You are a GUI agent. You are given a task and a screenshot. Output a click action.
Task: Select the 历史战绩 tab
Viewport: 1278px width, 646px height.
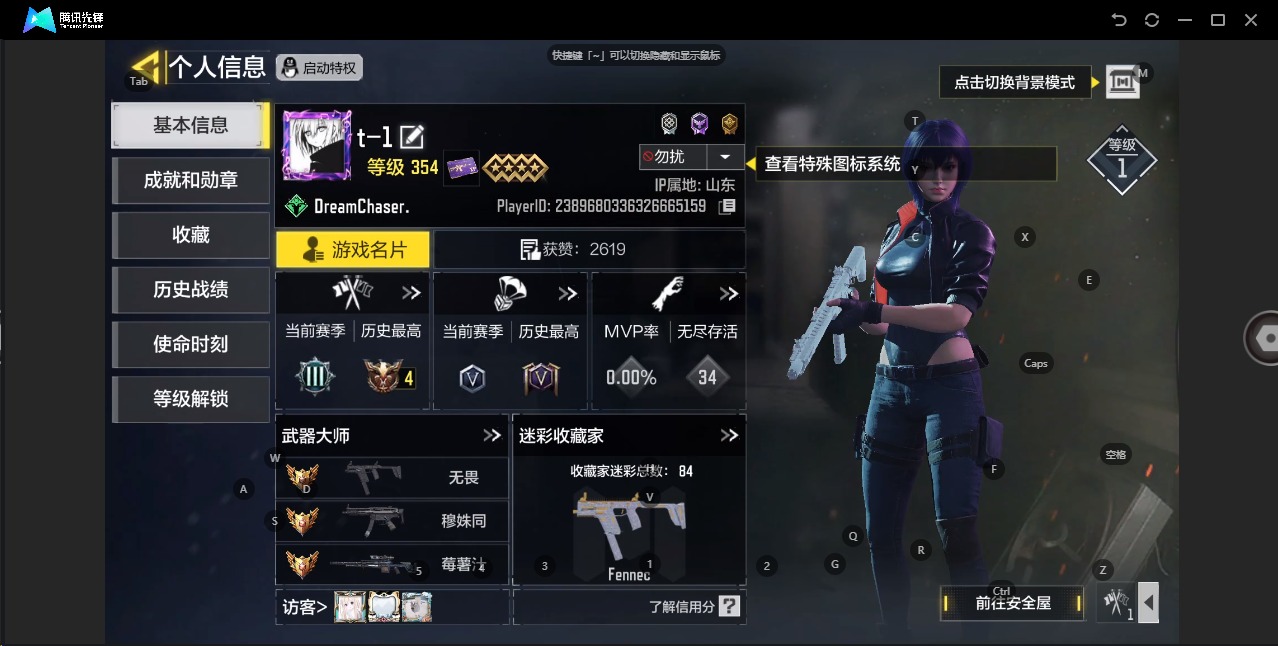click(190, 290)
